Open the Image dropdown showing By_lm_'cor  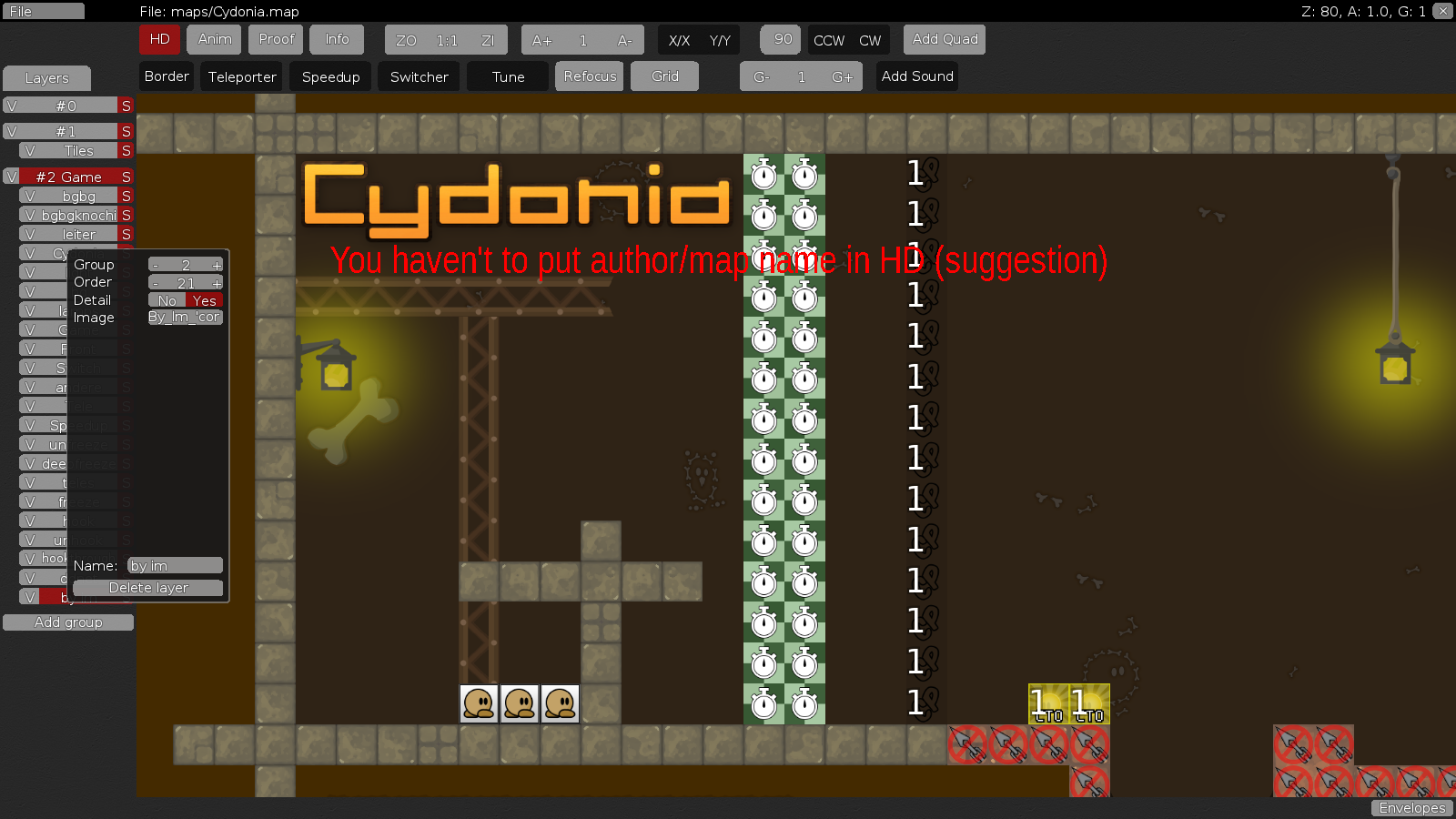pyautogui.click(x=185, y=317)
